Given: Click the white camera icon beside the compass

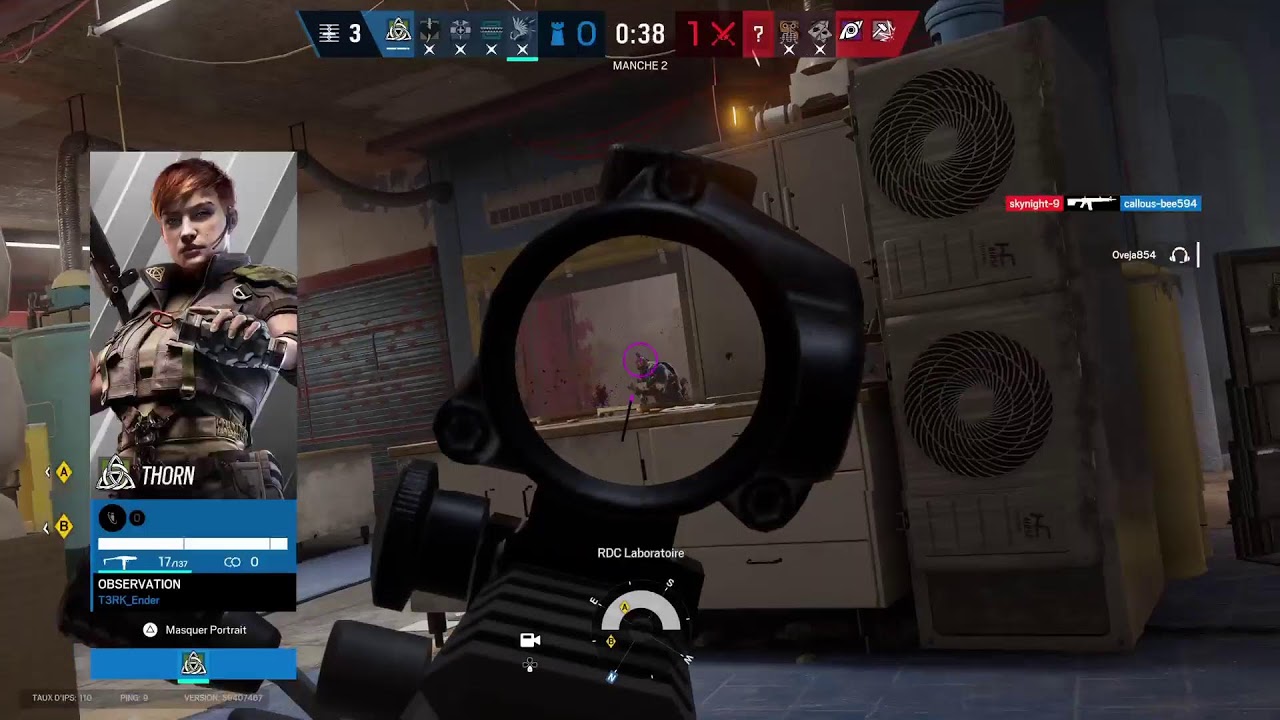Looking at the screenshot, I should [x=530, y=640].
